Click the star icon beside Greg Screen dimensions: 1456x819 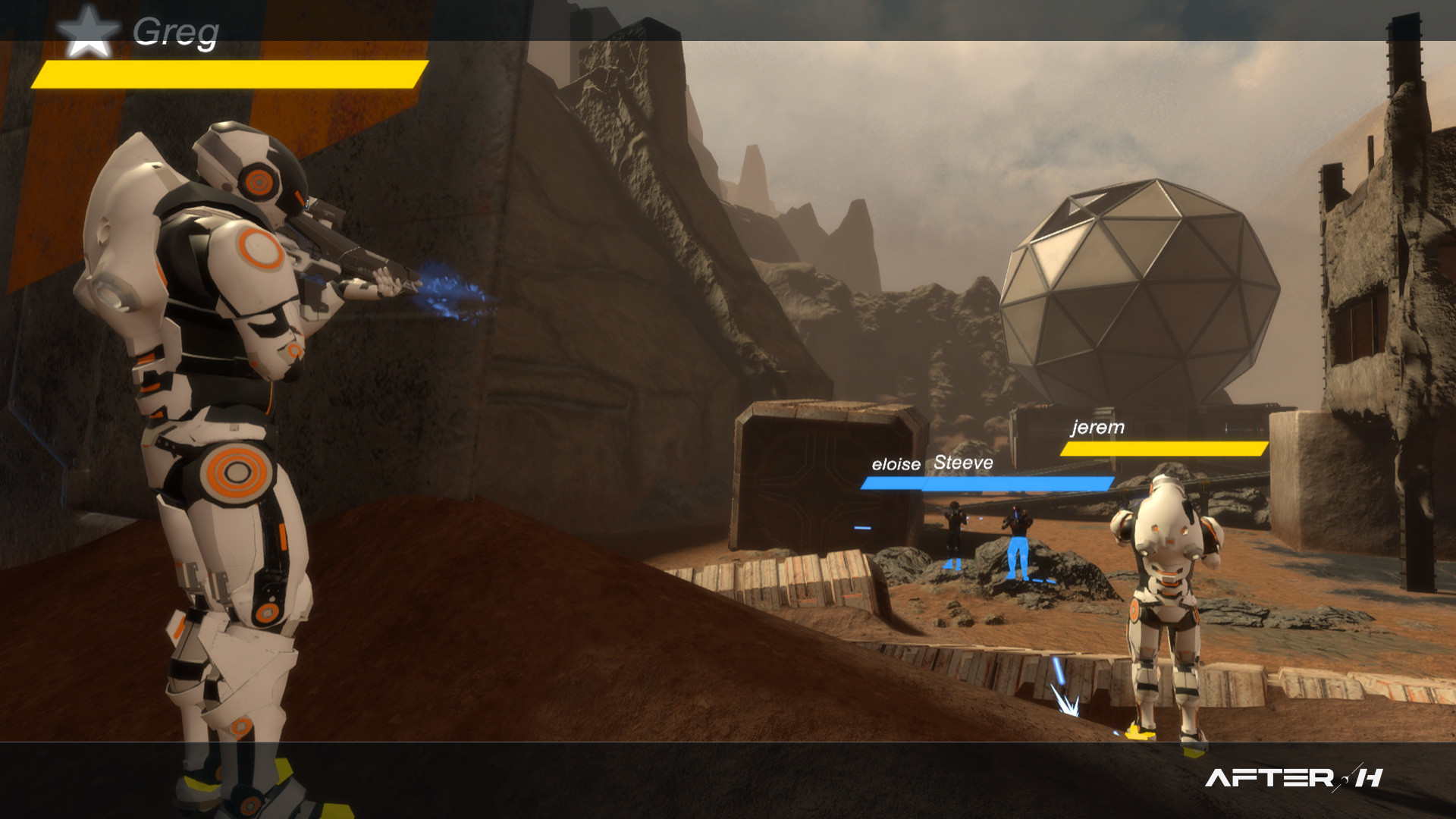(88, 32)
